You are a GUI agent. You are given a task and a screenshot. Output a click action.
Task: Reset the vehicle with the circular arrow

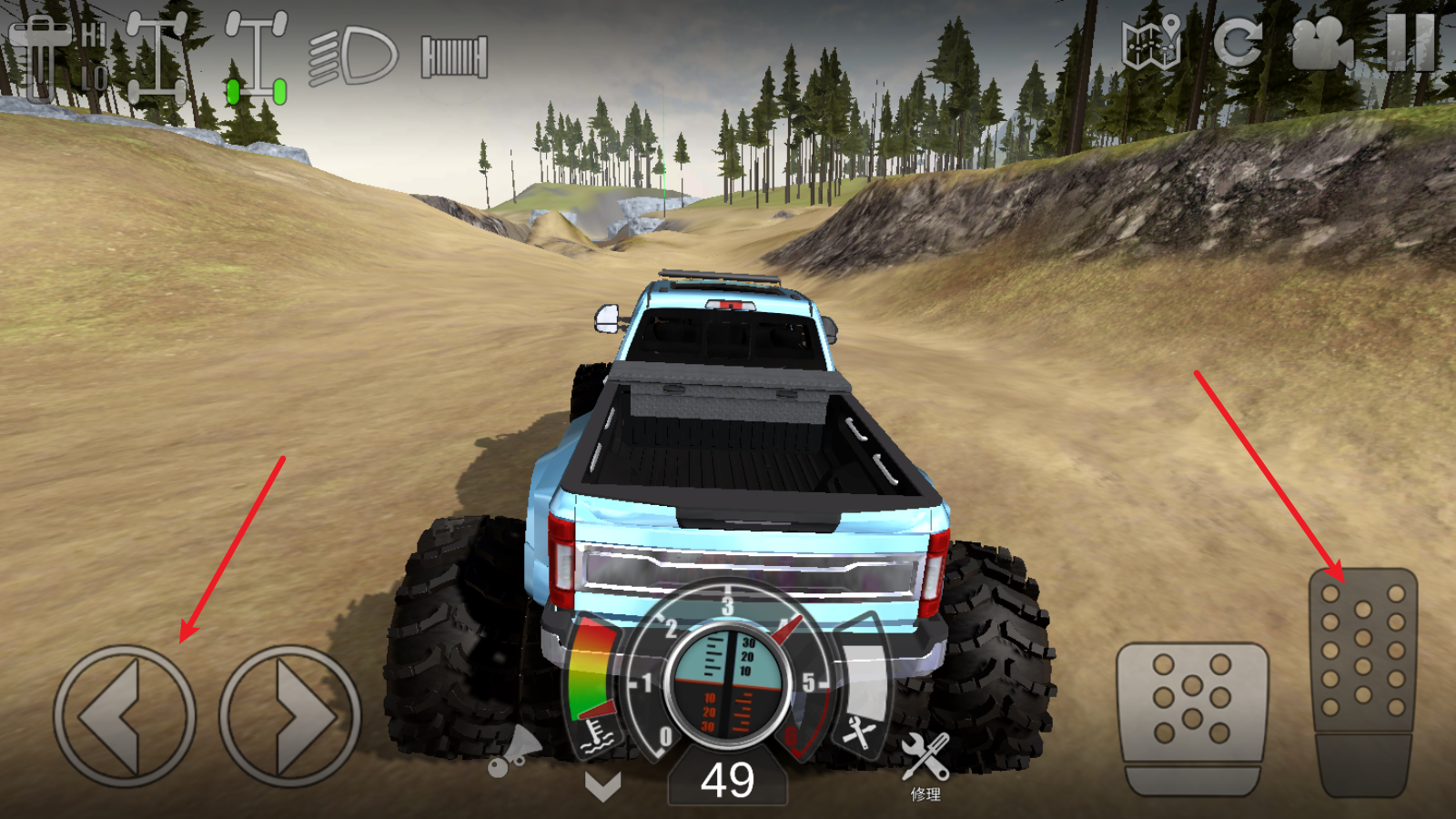tap(1238, 43)
